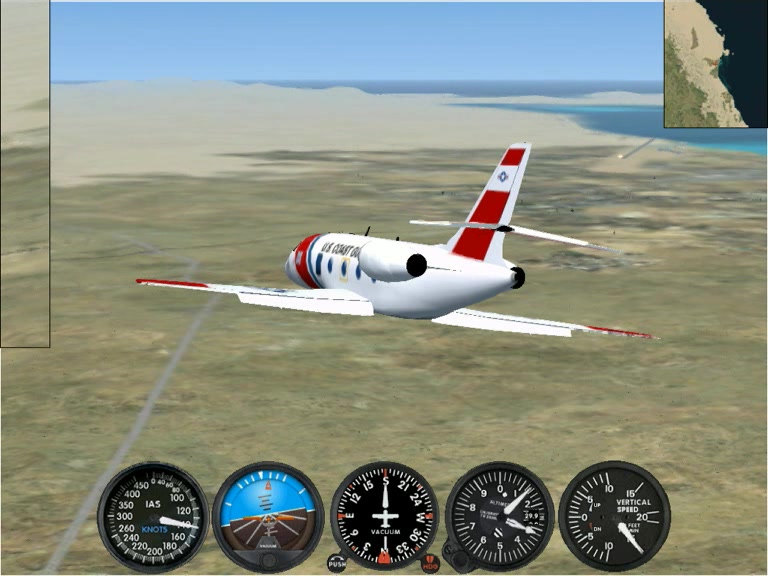
Task: Click the altimeter pressure adjustment knob
Action: tap(454, 550)
